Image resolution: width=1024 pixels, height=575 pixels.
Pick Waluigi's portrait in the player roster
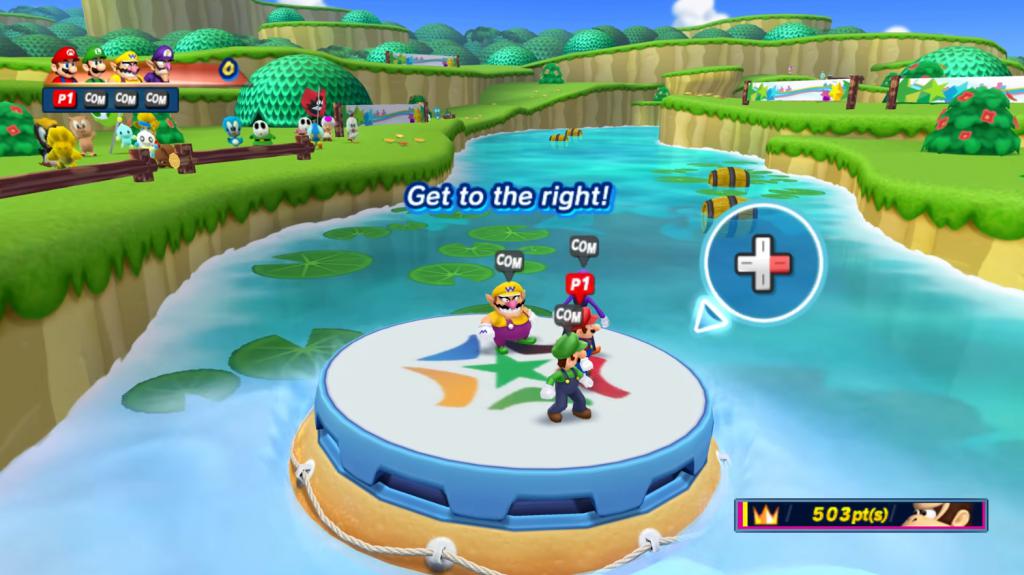tap(158, 64)
